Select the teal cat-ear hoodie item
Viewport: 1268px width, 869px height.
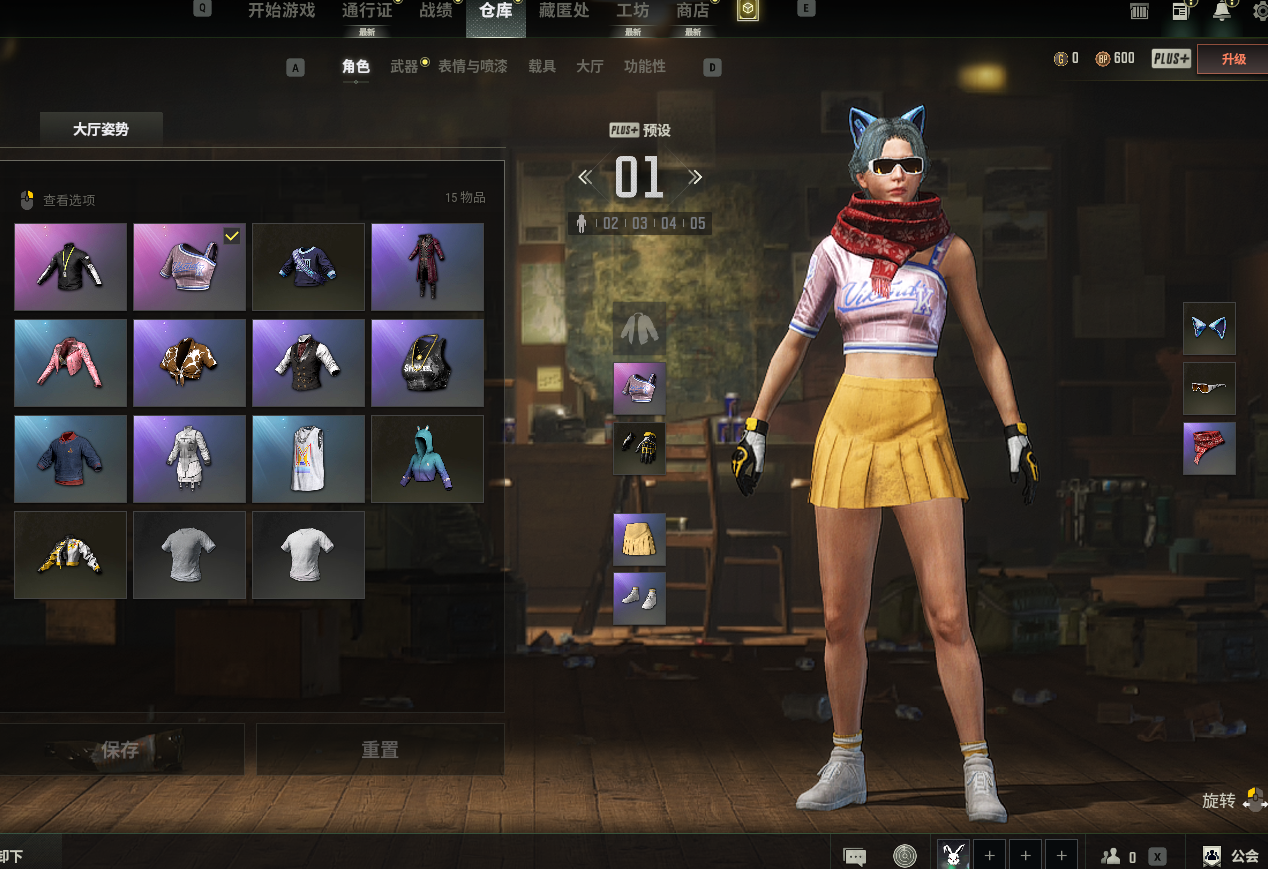coord(427,459)
